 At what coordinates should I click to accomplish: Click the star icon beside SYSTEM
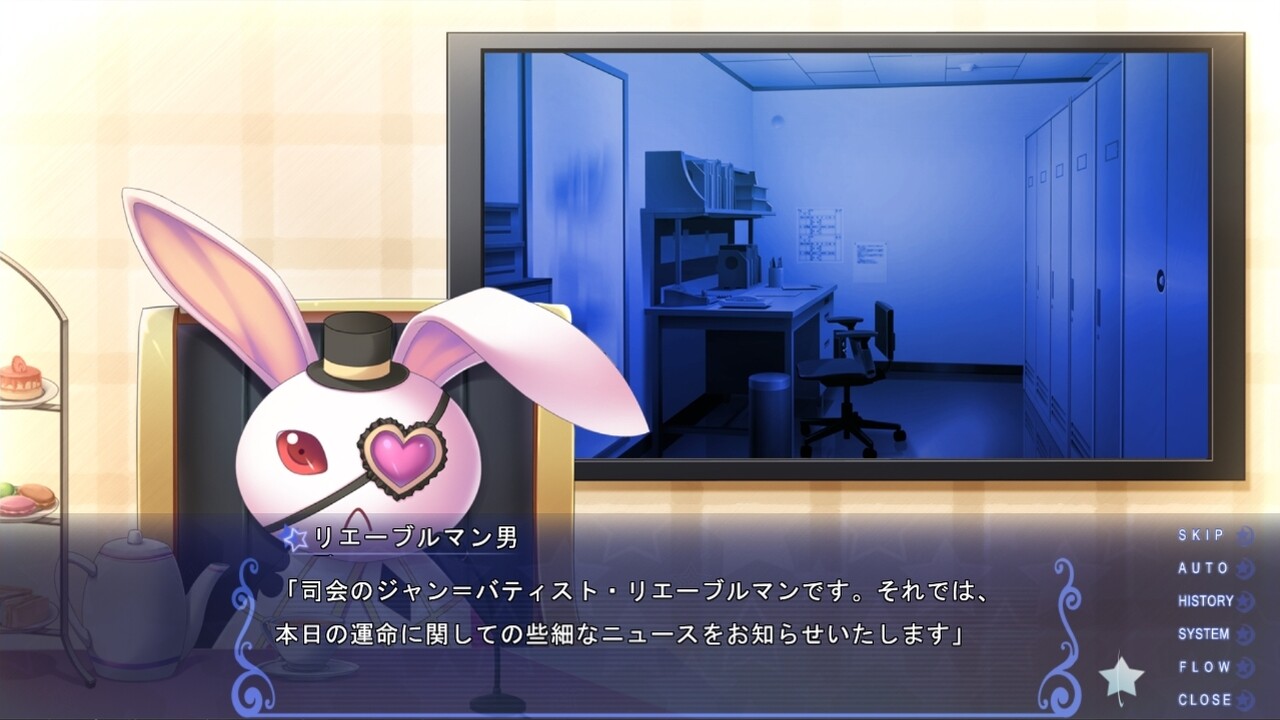[1241, 634]
